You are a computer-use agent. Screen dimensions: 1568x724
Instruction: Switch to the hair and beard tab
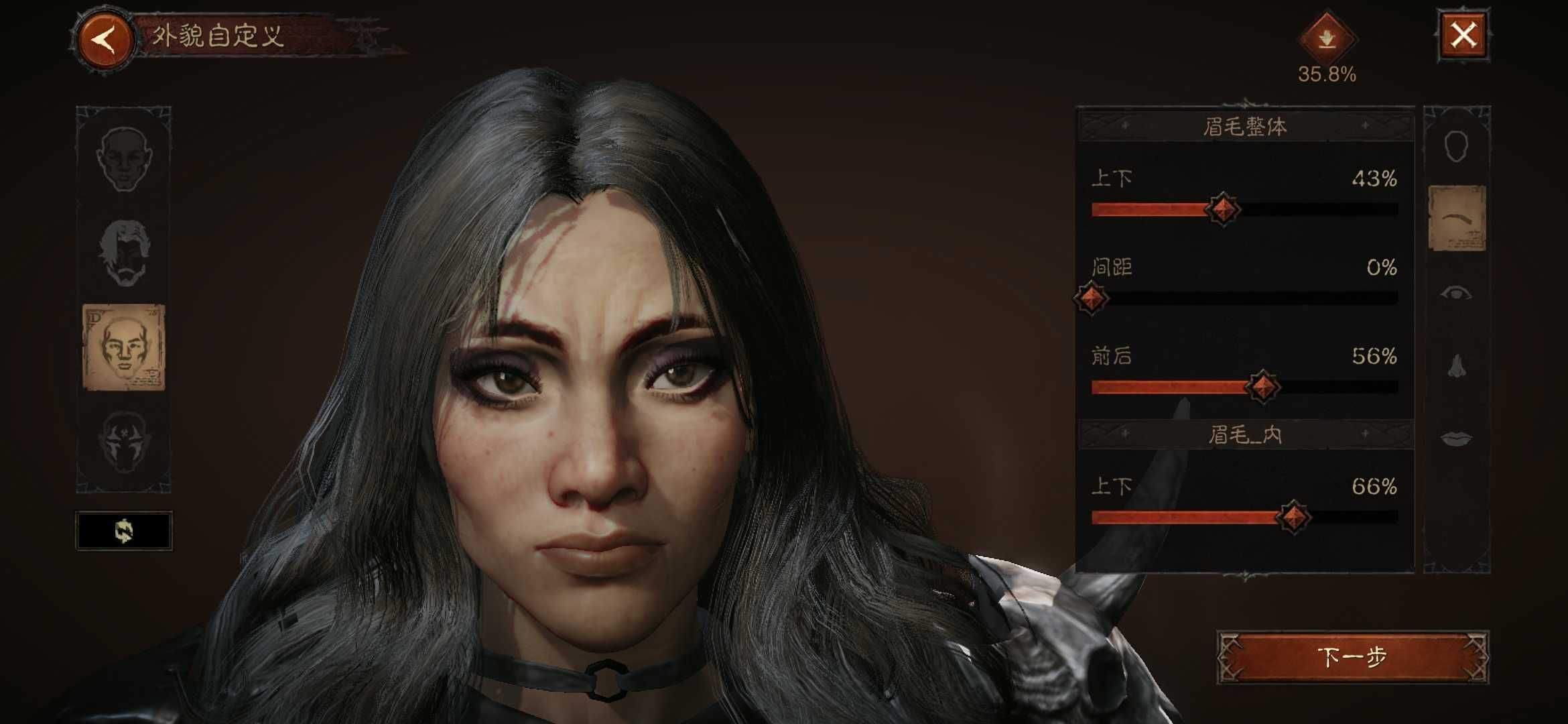pyautogui.click(x=124, y=253)
